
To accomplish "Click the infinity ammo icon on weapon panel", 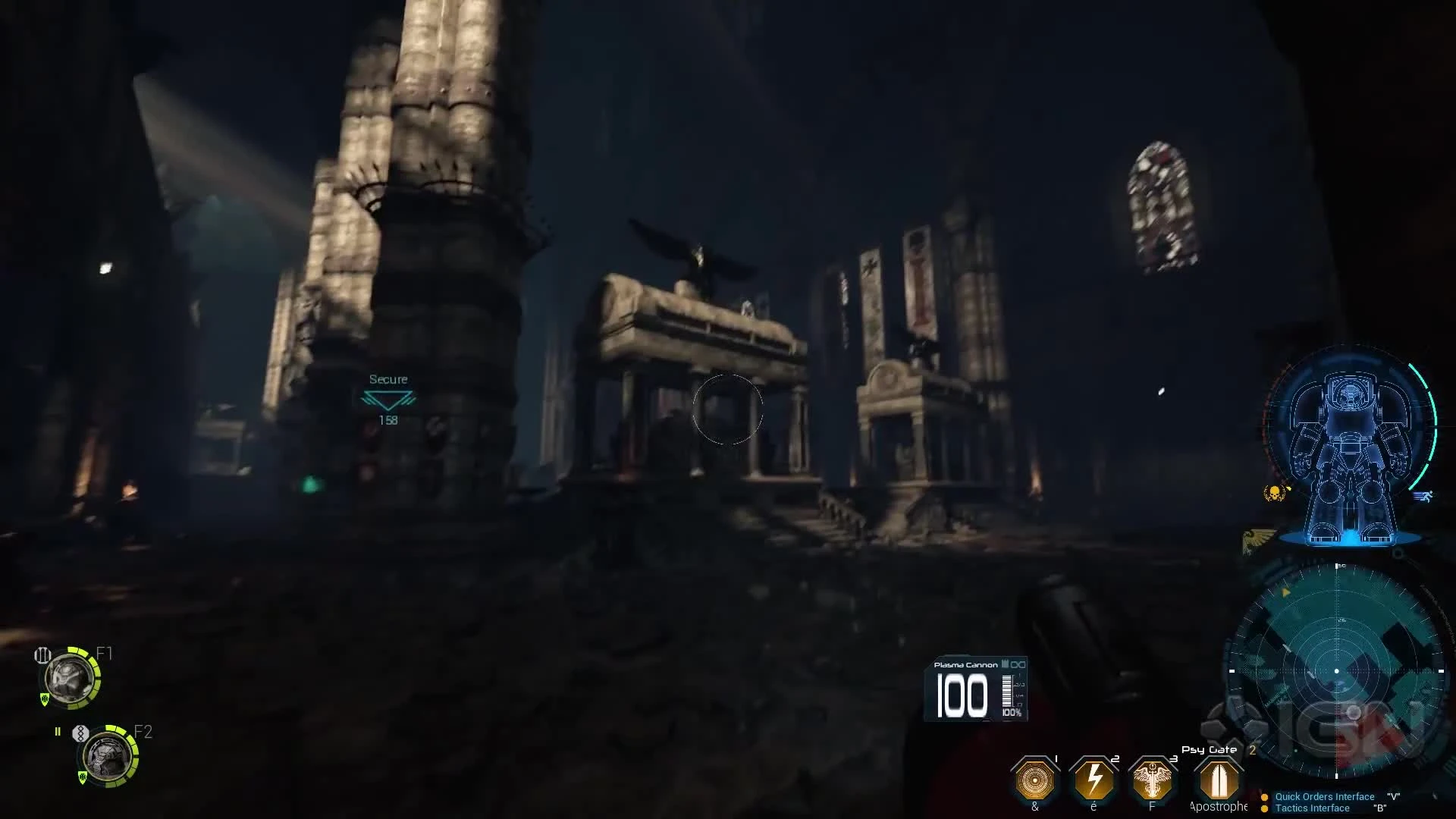I will (1018, 665).
